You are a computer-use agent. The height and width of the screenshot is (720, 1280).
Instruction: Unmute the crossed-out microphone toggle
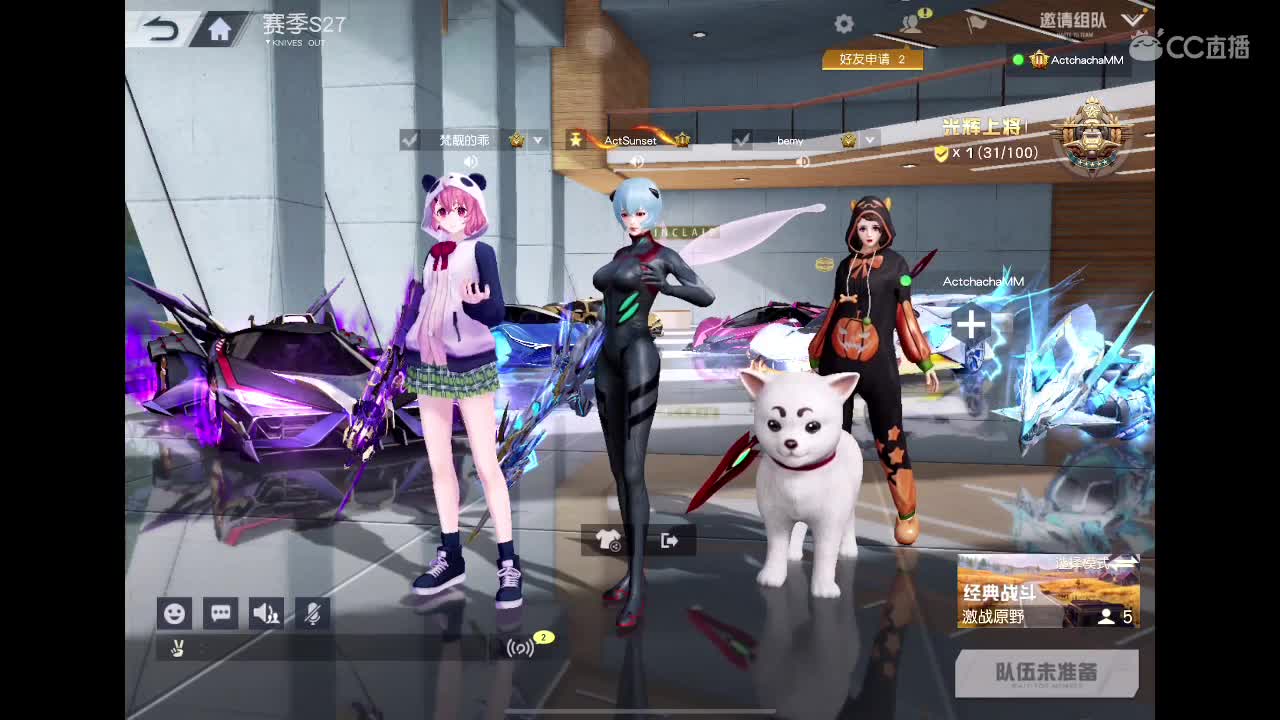[311, 613]
